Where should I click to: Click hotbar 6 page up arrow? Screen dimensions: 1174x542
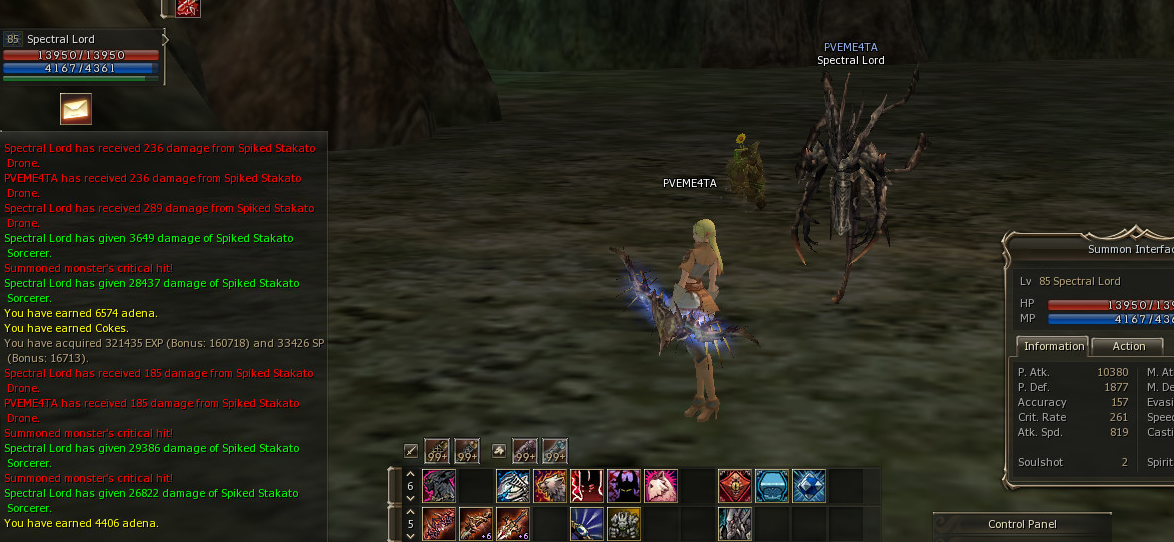click(409, 474)
